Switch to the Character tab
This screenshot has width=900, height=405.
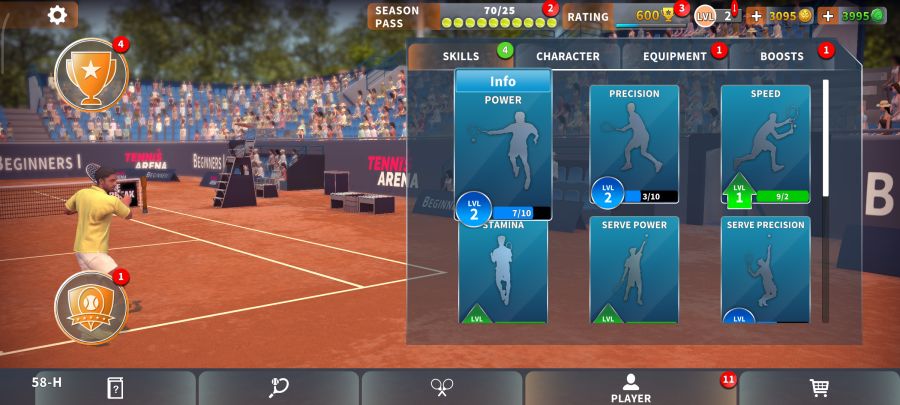[x=567, y=56]
